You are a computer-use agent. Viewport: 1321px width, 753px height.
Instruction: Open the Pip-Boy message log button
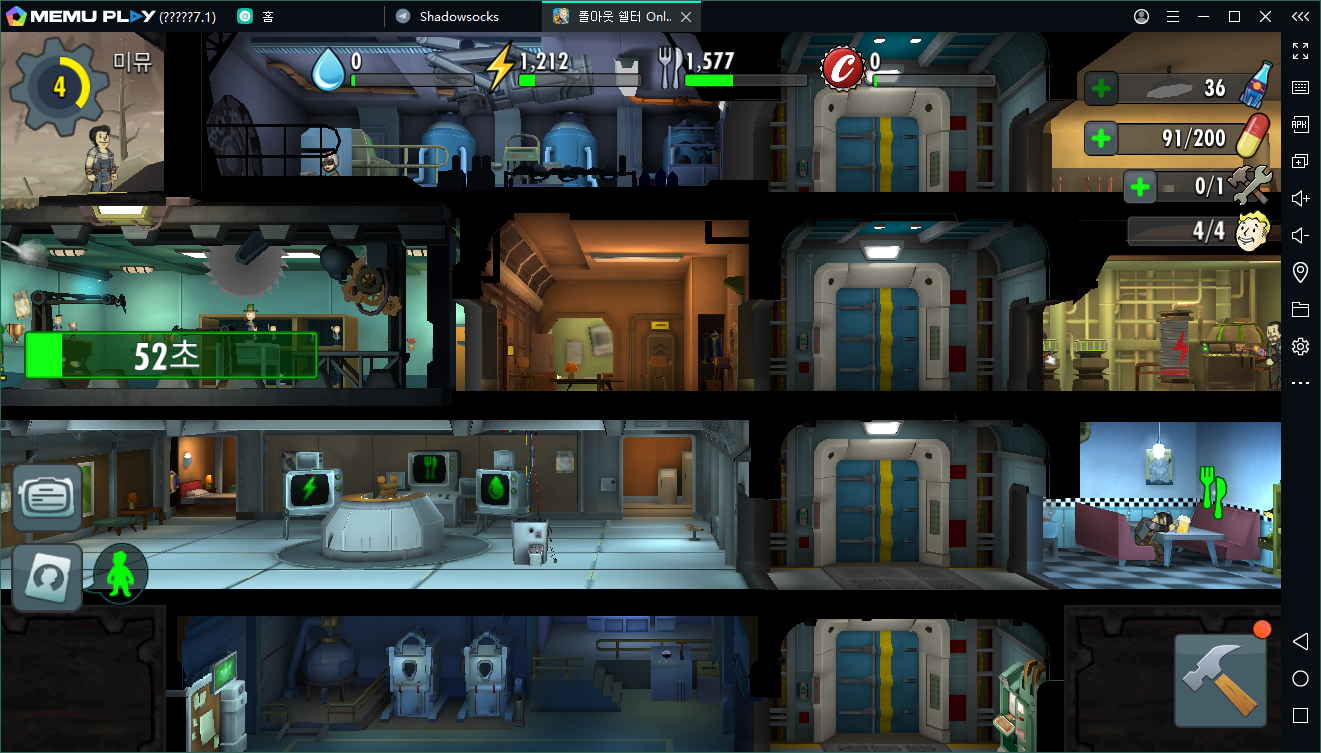(47, 497)
